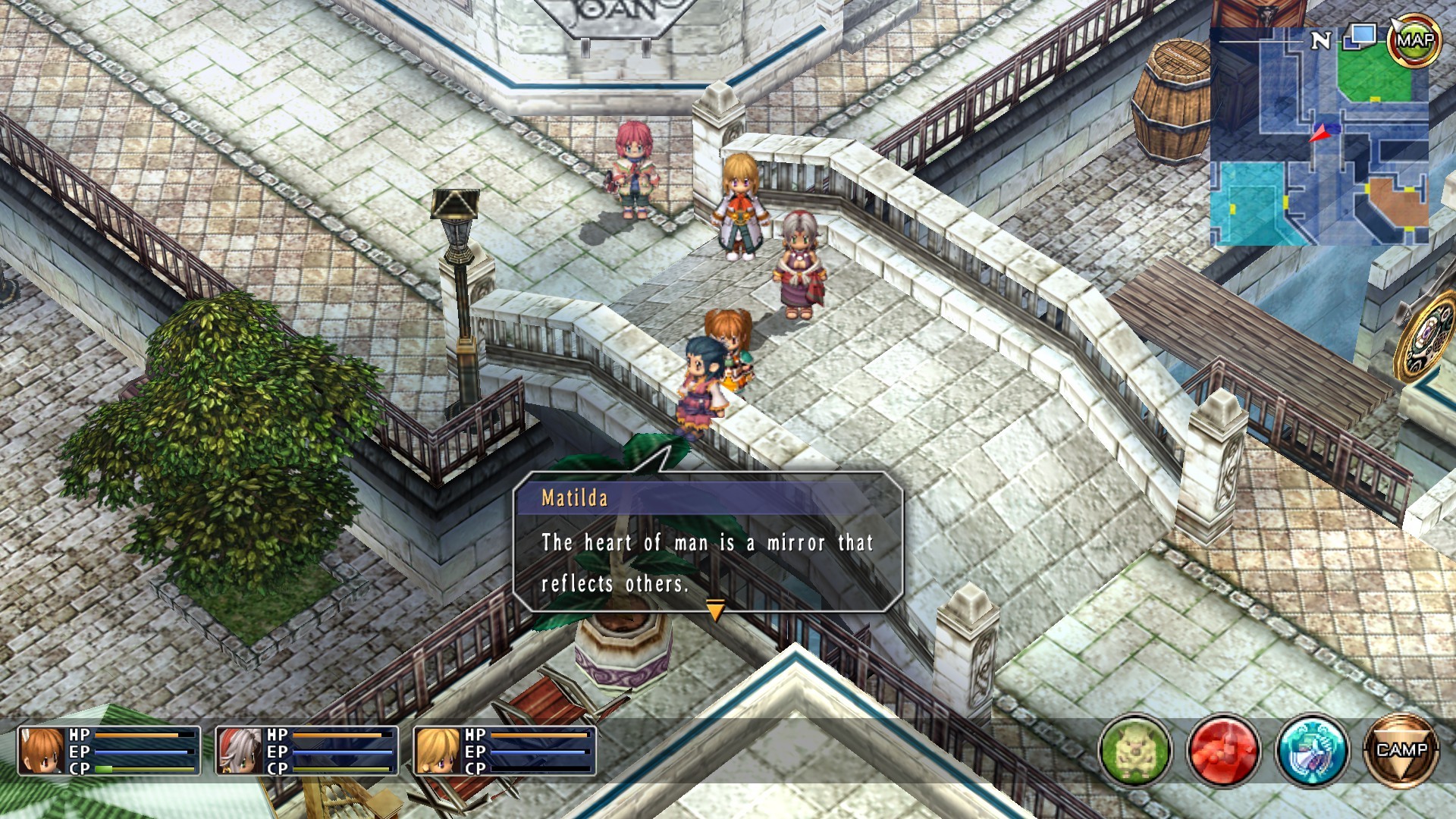Open the teal crest emblem icon
The height and width of the screenshot is (819, 1456).
[1312, 751]
